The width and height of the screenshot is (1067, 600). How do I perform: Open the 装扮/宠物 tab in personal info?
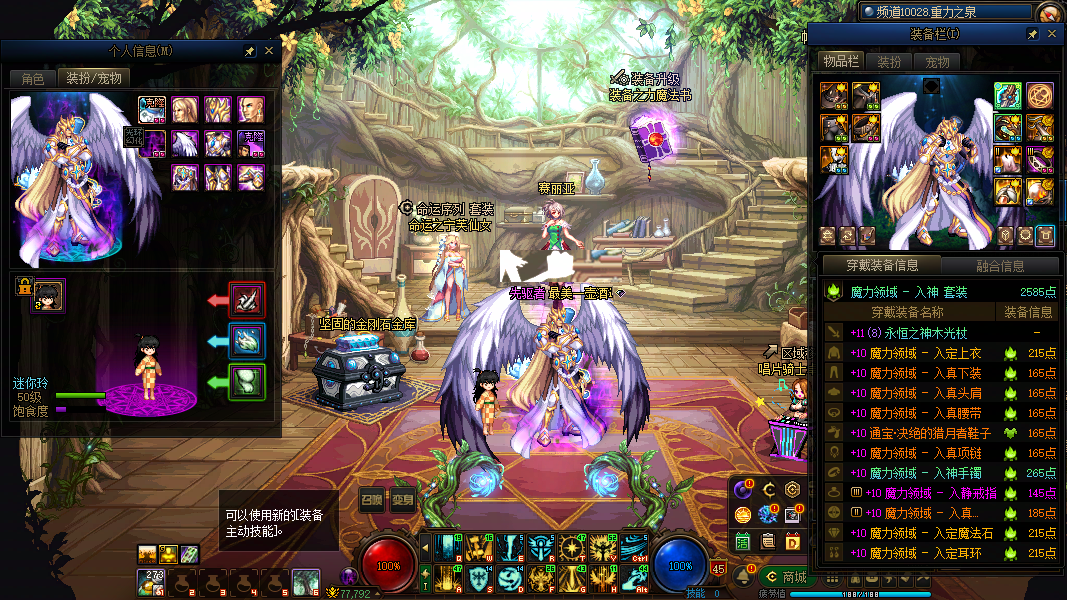tap(93, 78)
